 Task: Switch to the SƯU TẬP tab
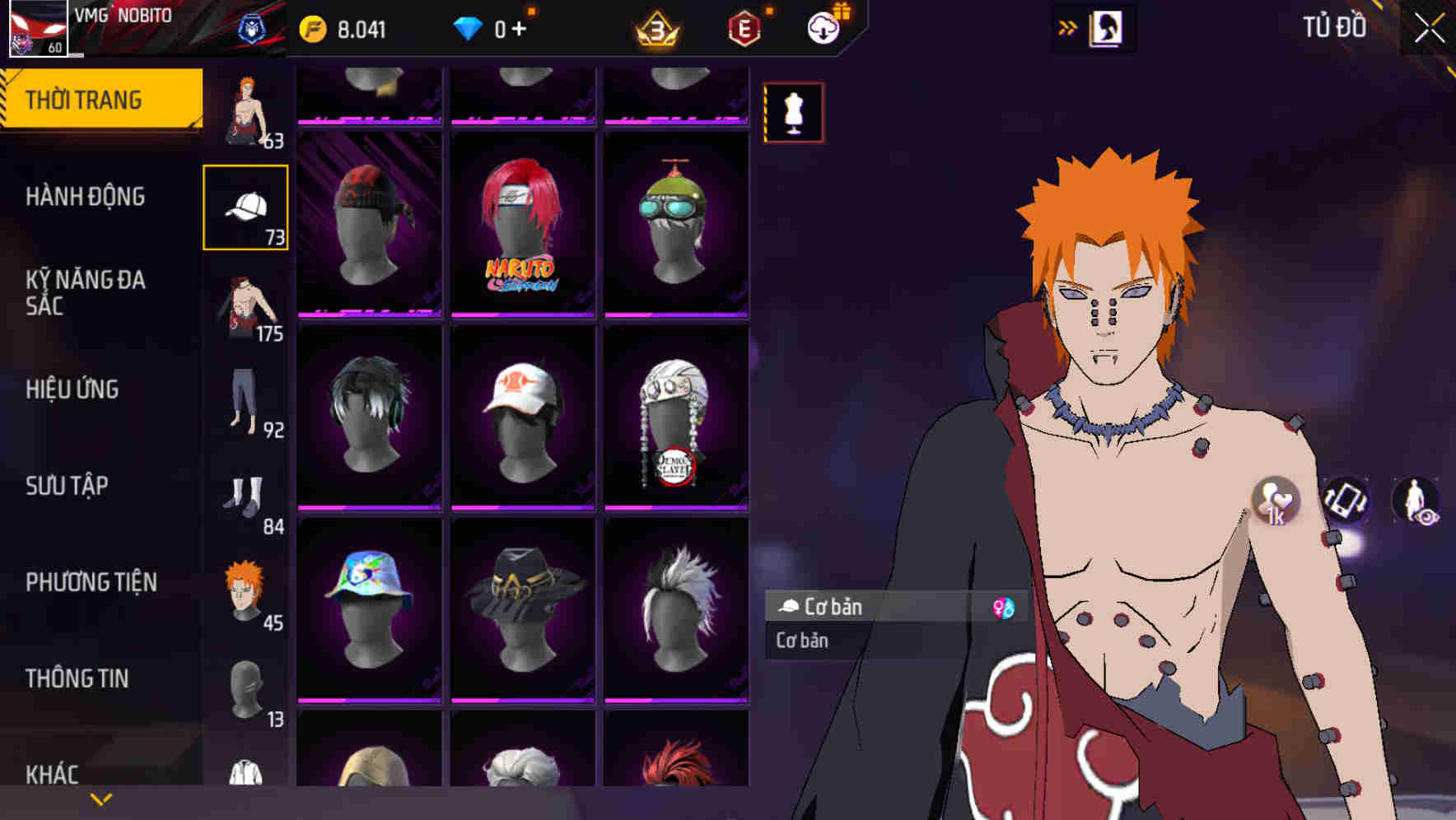pyautogui.click(x=67, y=487)
